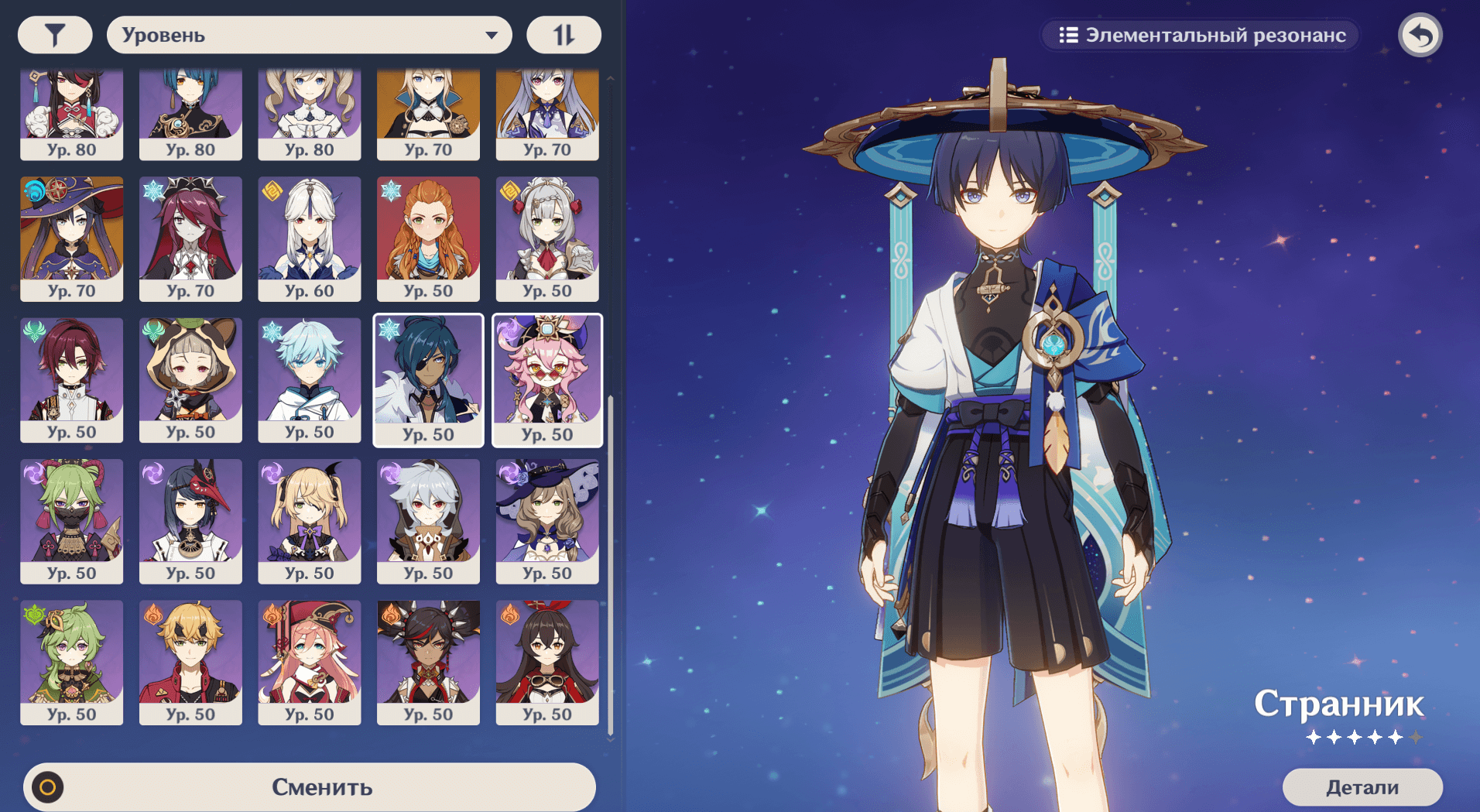Select Collei's green-haired portrait
The image size is (1480, 812).
point(71,662)
